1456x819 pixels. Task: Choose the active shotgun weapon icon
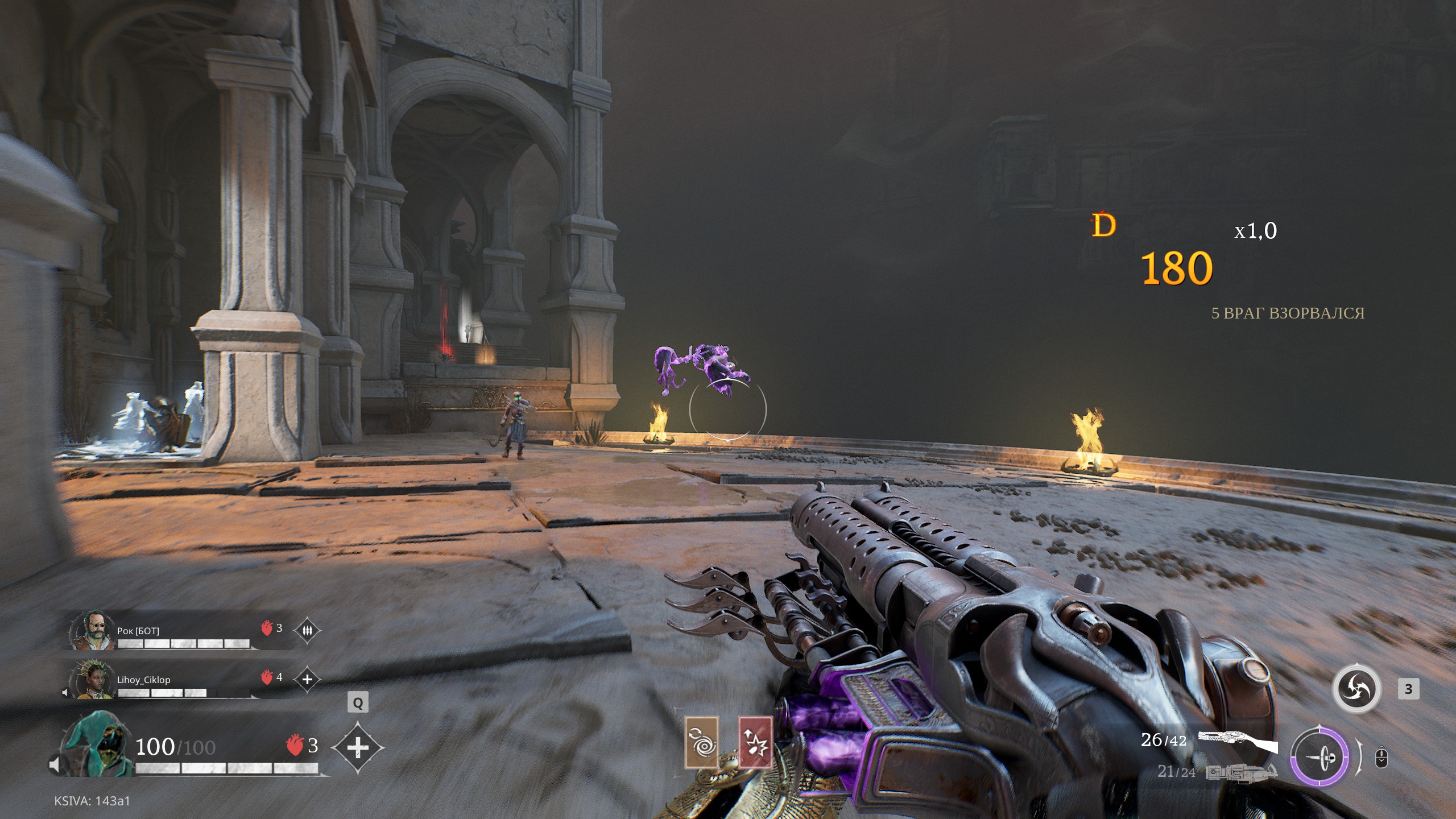1237,741
